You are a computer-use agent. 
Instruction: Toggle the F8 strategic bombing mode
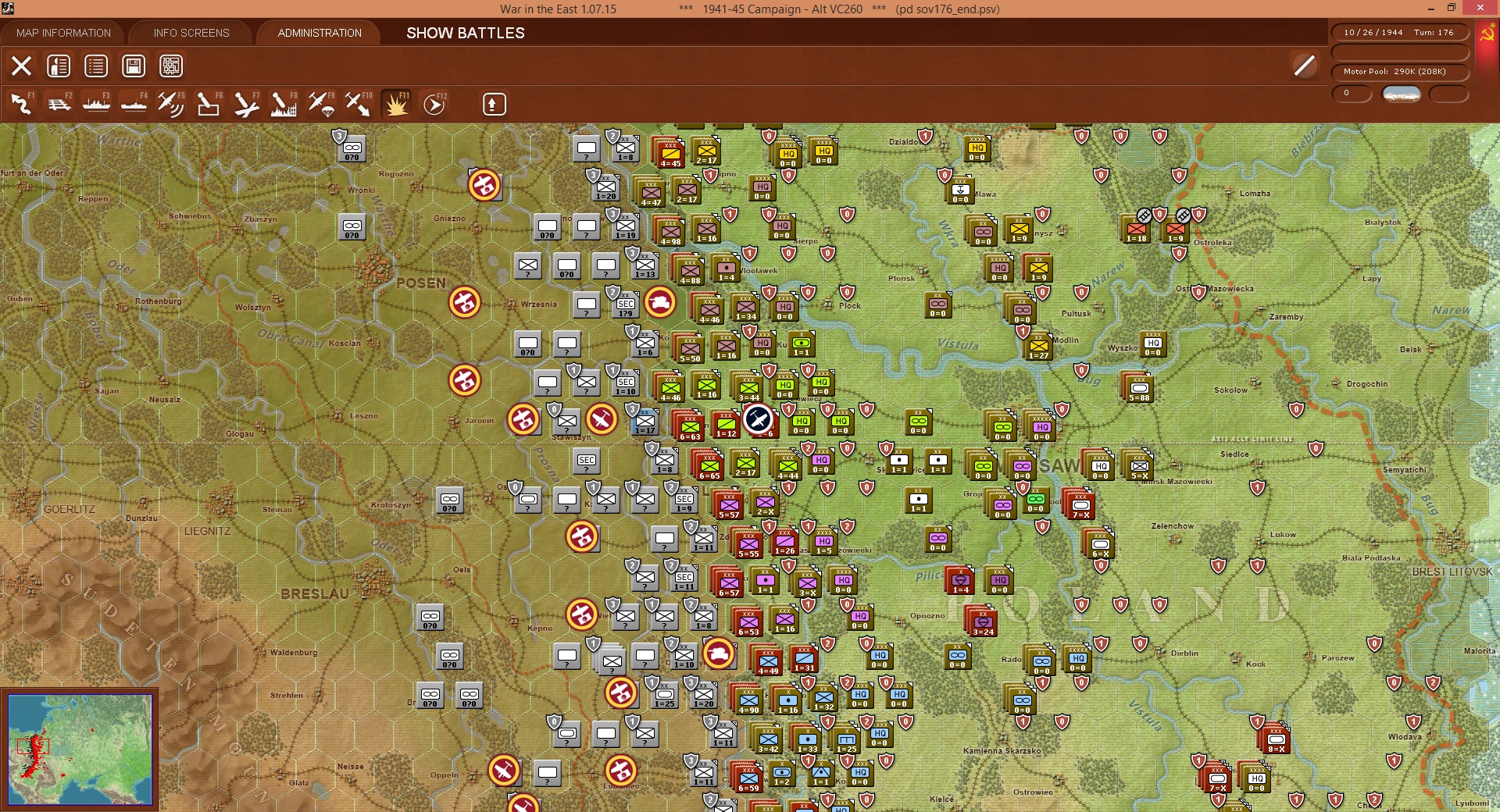pos(284,104)
